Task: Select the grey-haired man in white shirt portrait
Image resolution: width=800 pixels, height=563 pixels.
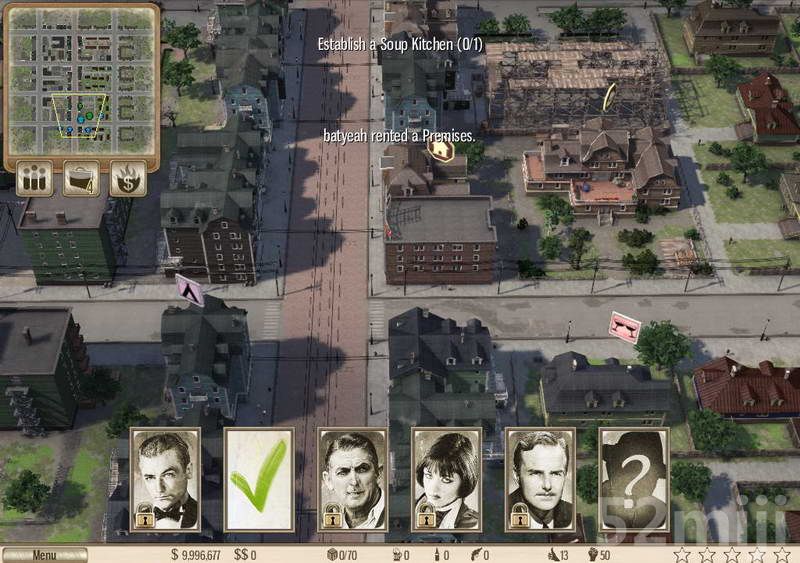Action: click(x=353, y=480)
